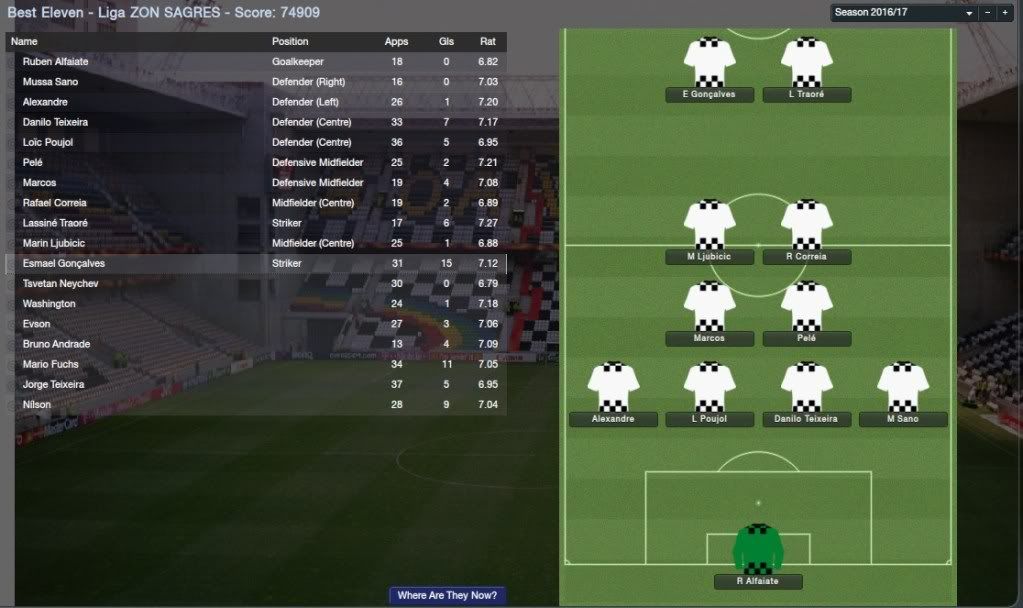Select Nilson in the player list
Image resolution: width=1023 pixels, height=608 pixels.
coord(37,405)
